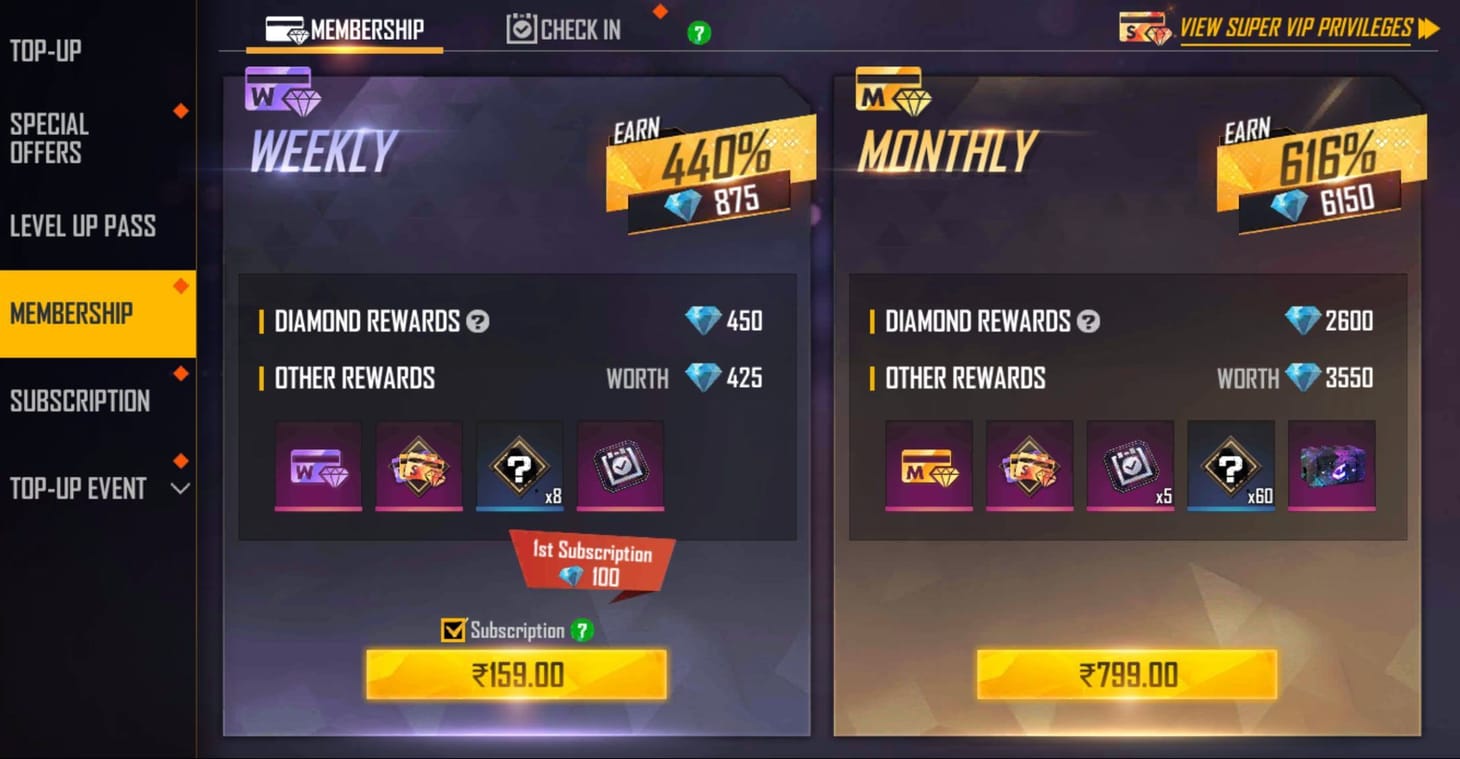Click the x5 voucher icon in Monthly rewards
1460x759 pixels.
1129,467
